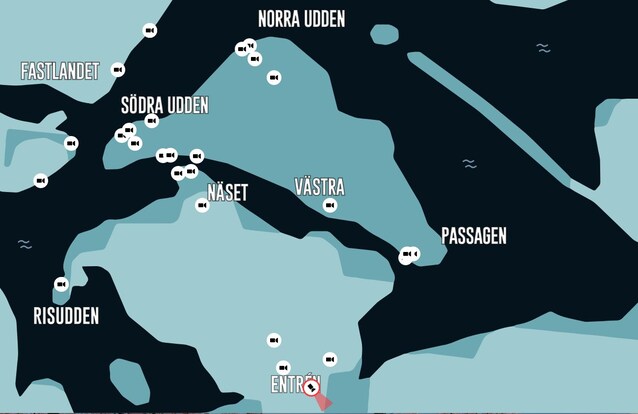Choose the camera marker beneath the Västra label
The image size is (638, 414).
[x=330, y=206]
